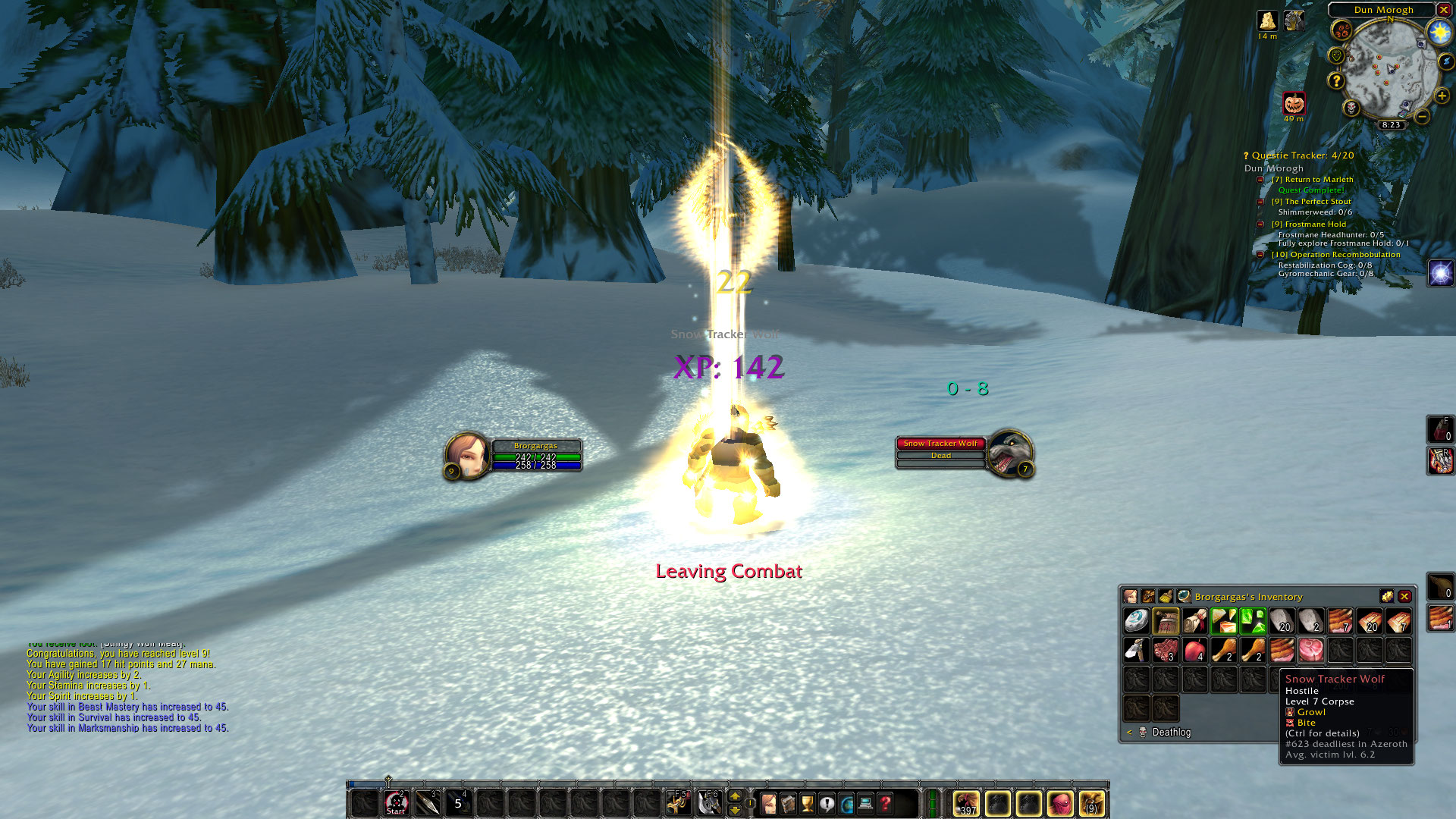The height and width of the screenshot is (819, 1456).
Task: Zoom in the minimap with plus button
Action: tap(1442, 96)
